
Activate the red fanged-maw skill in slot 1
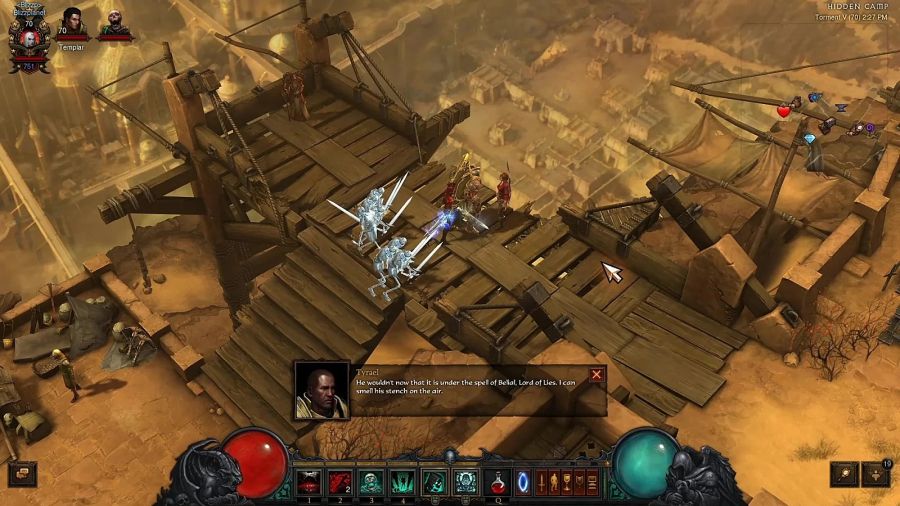point(310,481)
